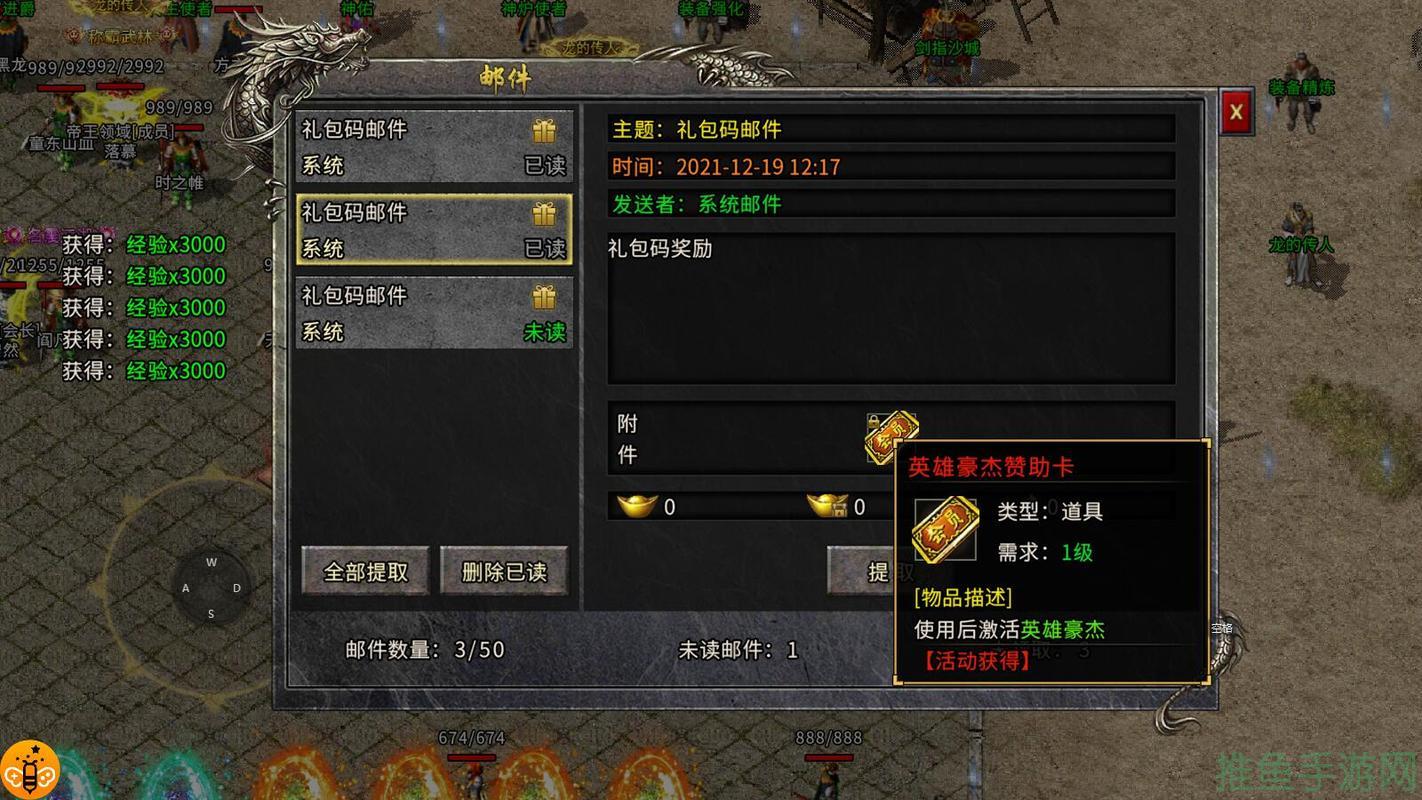Click the 删除已读 button

[504, 570]
